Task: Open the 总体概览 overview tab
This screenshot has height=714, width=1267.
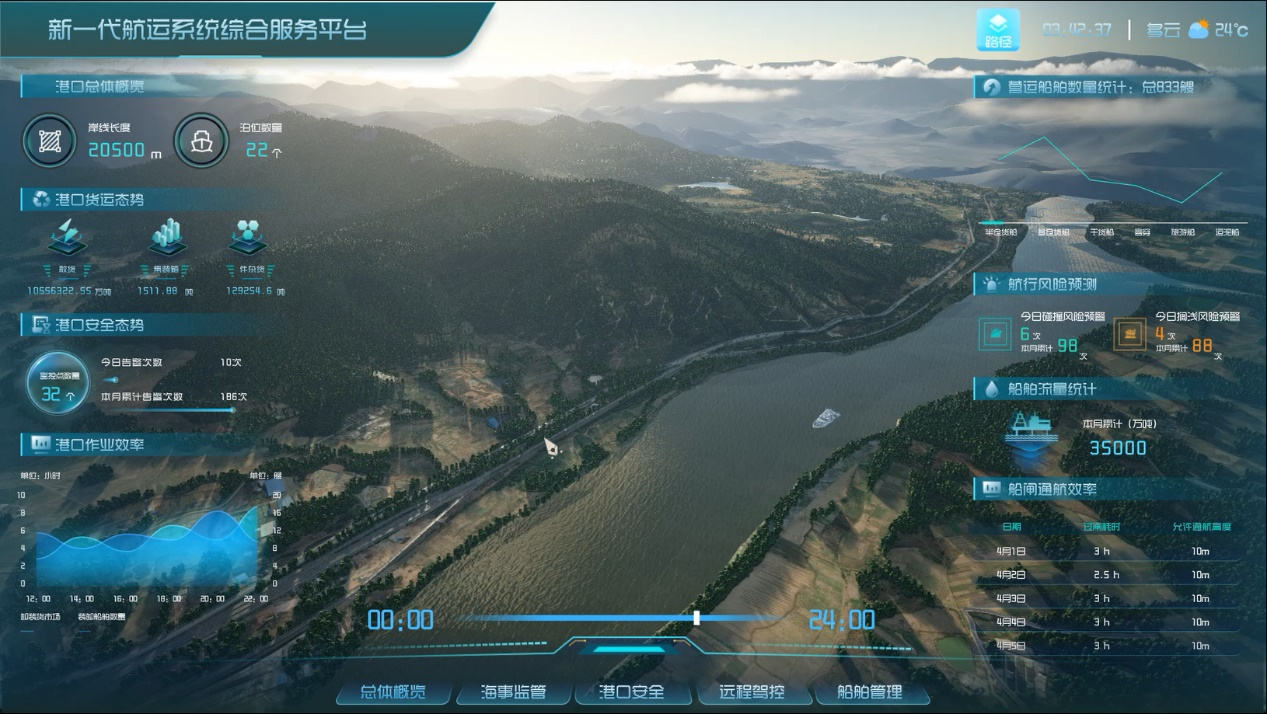Action: click(x=393, y=692)
